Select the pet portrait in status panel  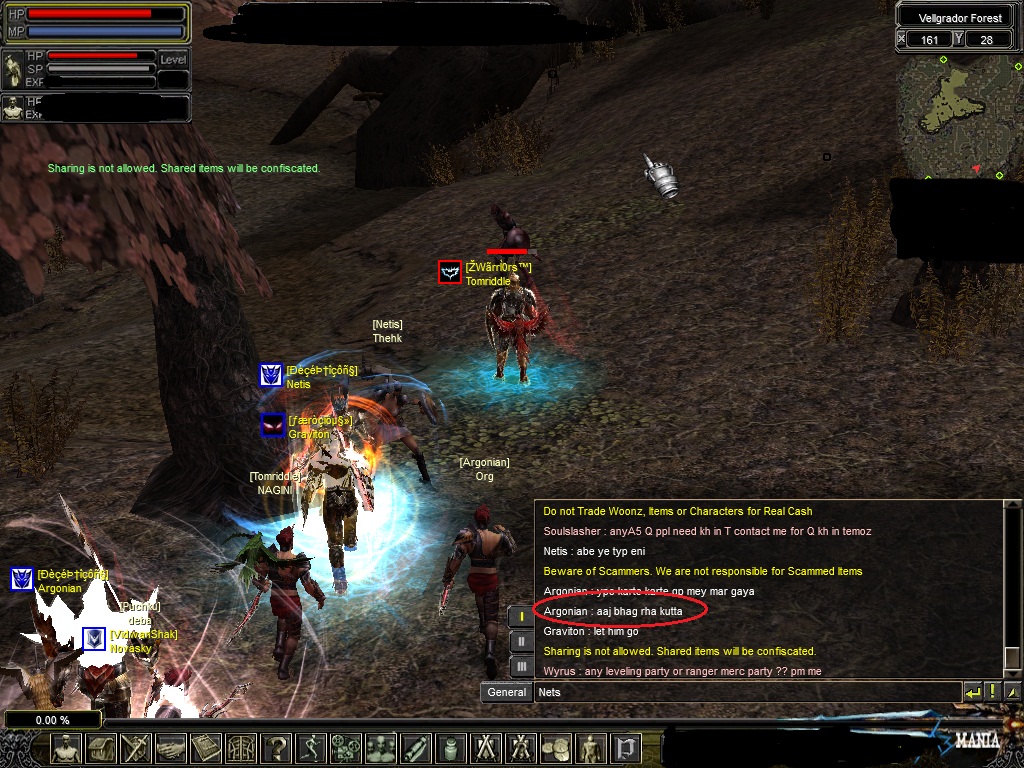(14, 70)
